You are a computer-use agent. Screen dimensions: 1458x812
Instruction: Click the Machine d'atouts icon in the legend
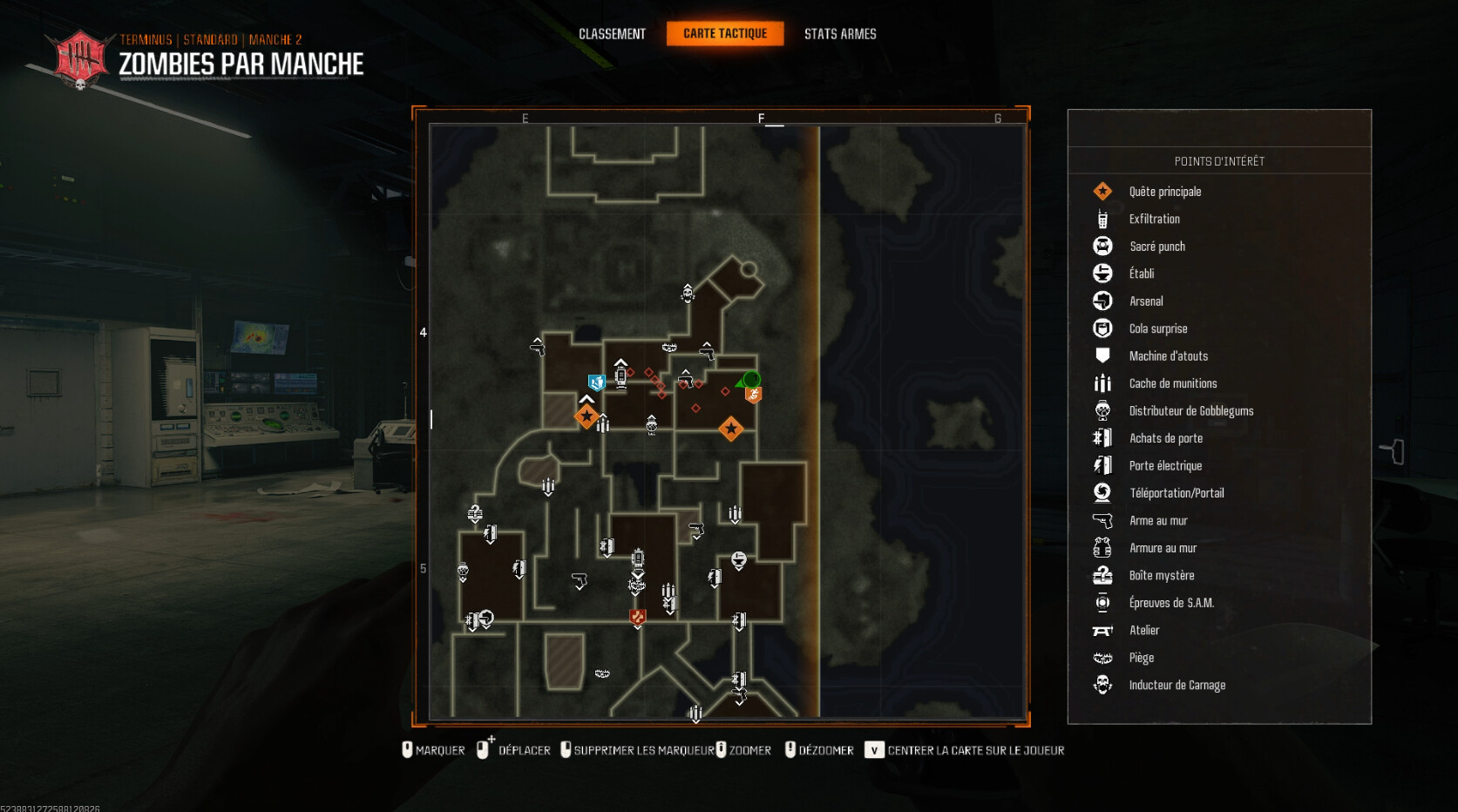tap(1102, 355)
